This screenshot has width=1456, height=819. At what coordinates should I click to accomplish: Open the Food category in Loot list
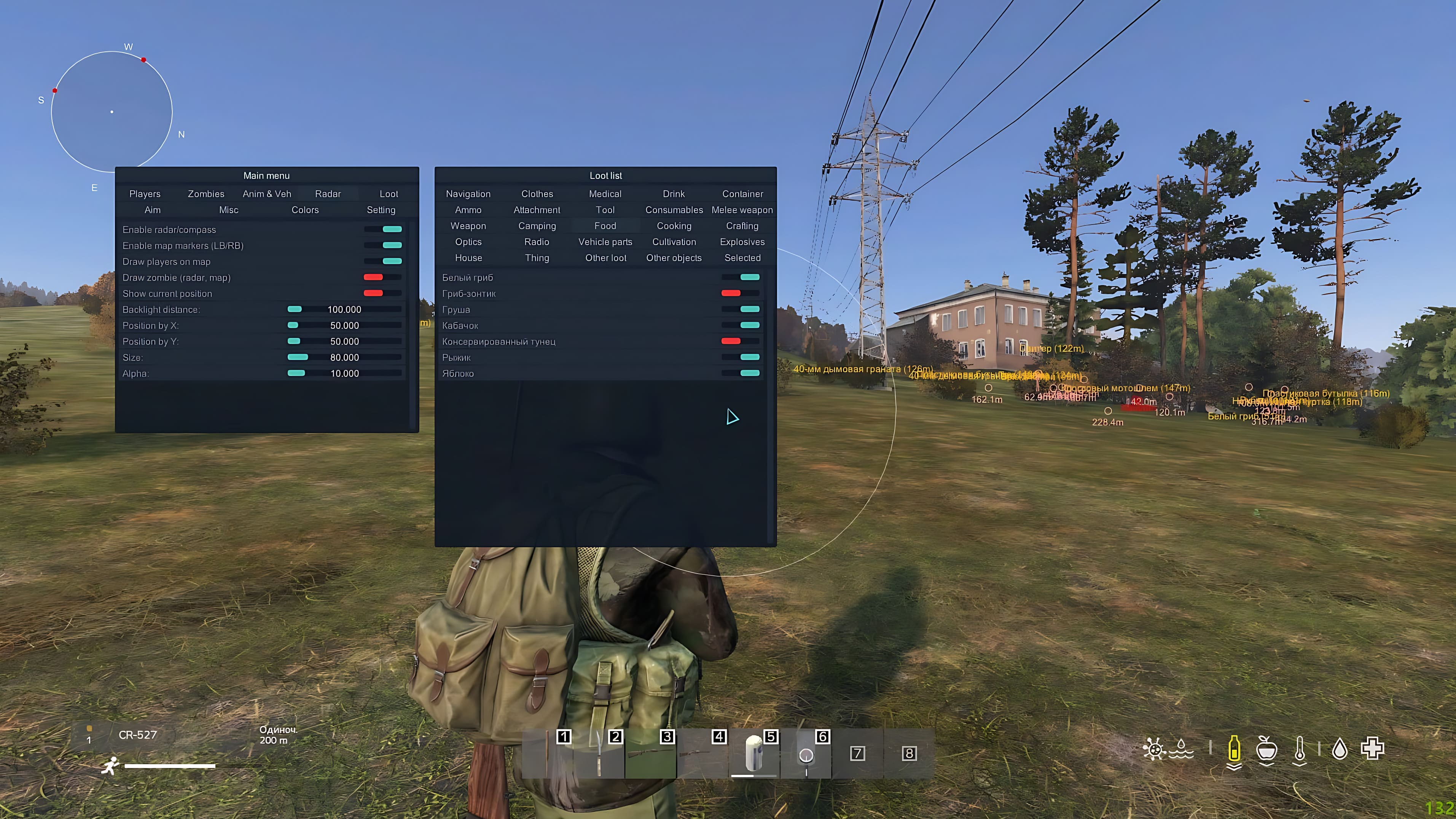(x=605, y=226)
